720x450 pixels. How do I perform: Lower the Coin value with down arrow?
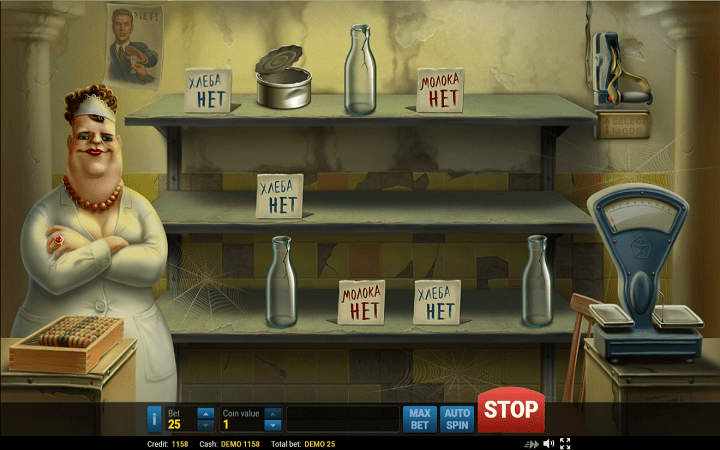click(272, 425)
